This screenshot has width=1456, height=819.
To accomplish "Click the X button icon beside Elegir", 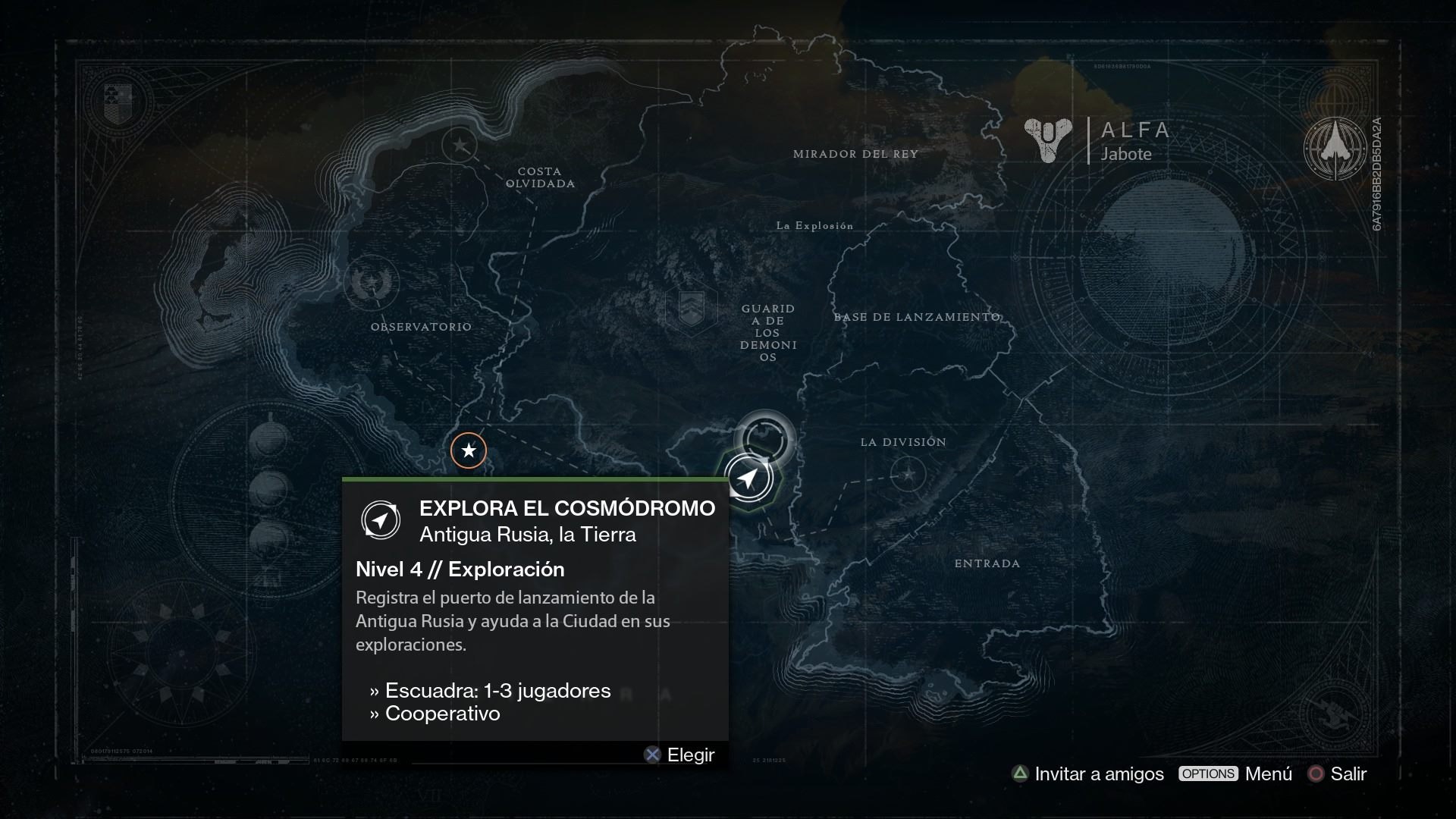I will (x=652, y=755).
